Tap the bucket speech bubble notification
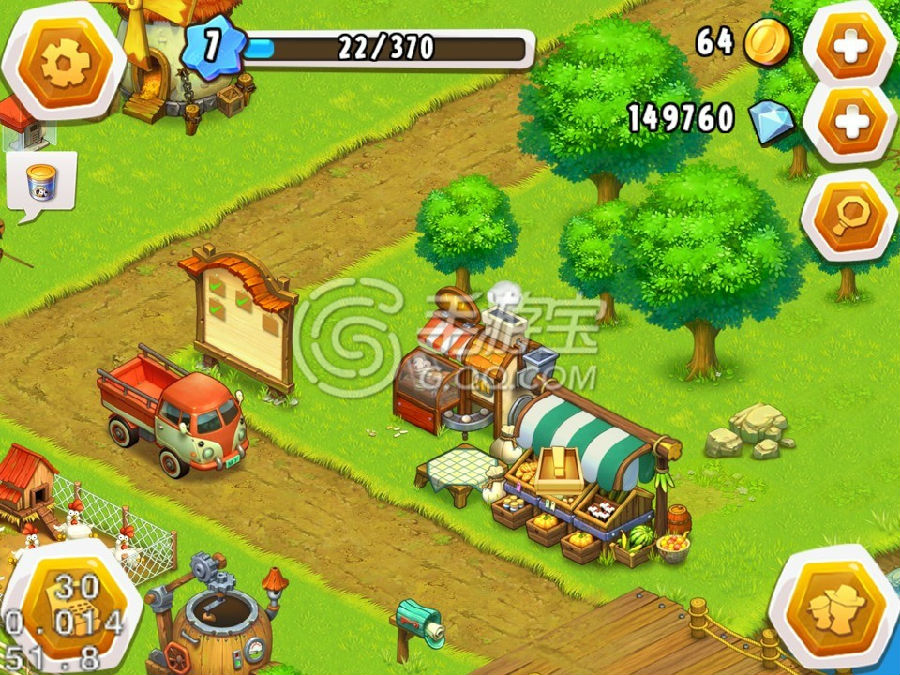Screen dimensions: 900x675 [x=41, y=183]
